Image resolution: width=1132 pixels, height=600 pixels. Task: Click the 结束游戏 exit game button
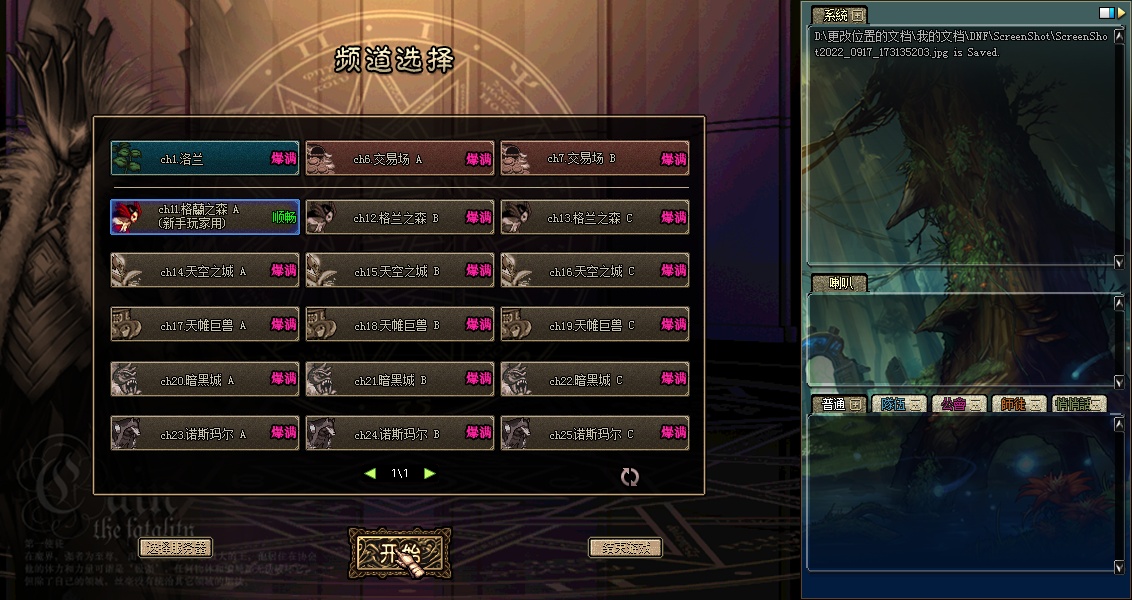625,548
